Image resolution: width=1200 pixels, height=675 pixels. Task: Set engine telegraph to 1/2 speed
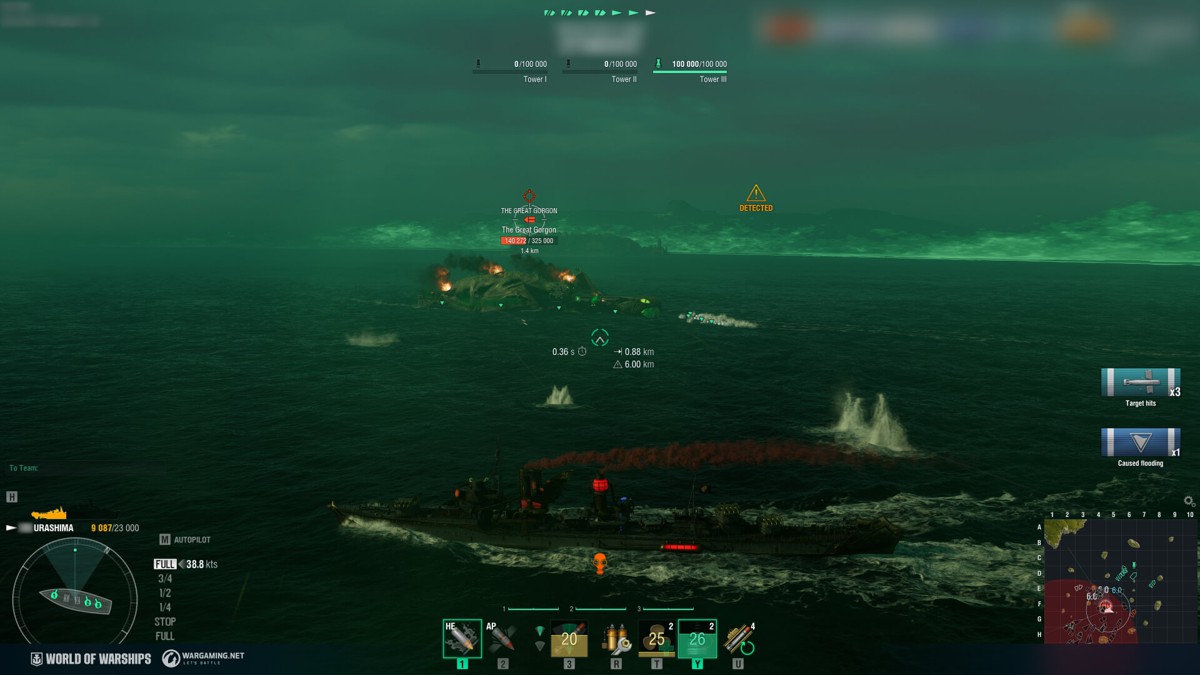click(x=165, y=593)
